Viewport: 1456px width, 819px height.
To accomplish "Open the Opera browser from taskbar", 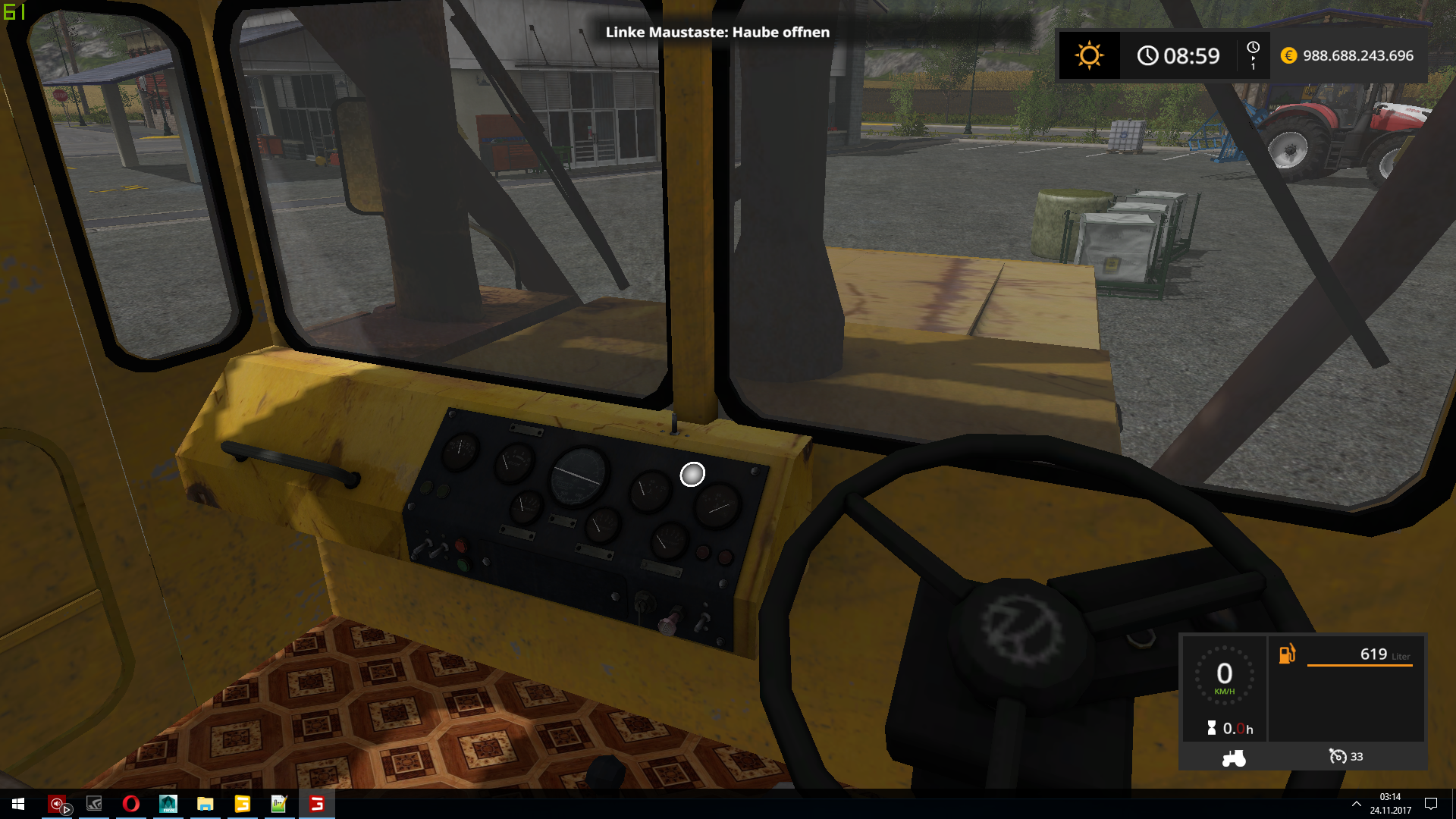I will click(x=130, y=804).
